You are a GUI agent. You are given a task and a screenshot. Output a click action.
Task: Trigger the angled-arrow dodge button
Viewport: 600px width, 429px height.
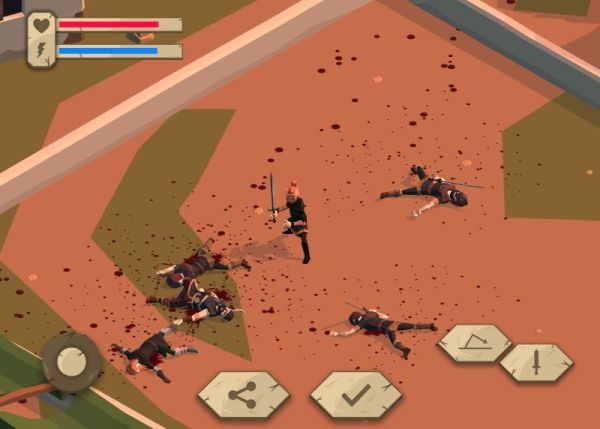tap(474, 343)
